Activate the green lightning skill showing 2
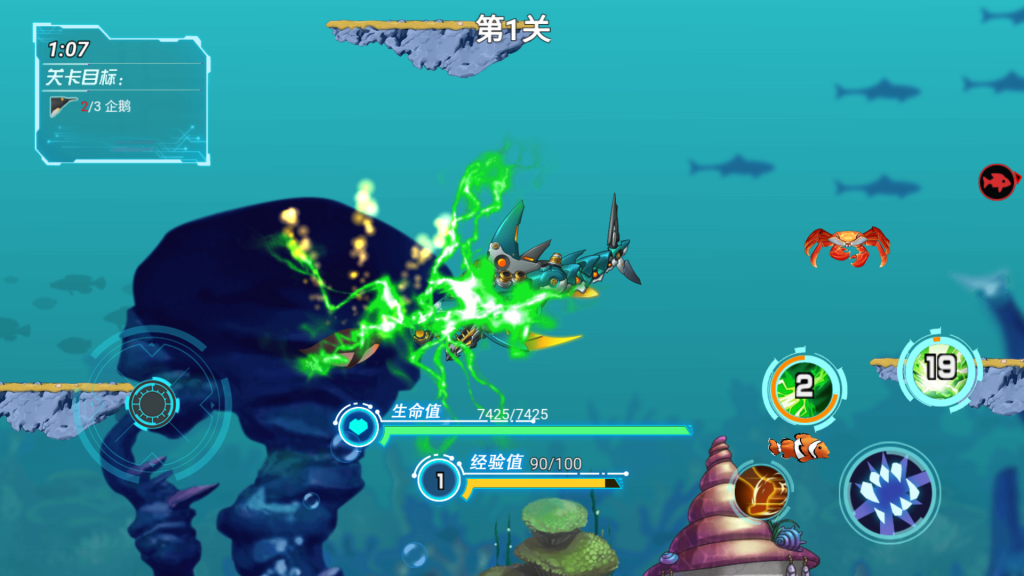 coord(804,386)
